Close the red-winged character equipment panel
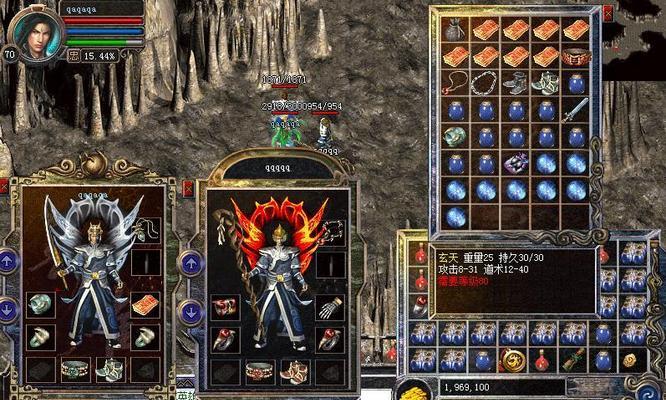This screenshot has width=666, height=400. (188, 187)
